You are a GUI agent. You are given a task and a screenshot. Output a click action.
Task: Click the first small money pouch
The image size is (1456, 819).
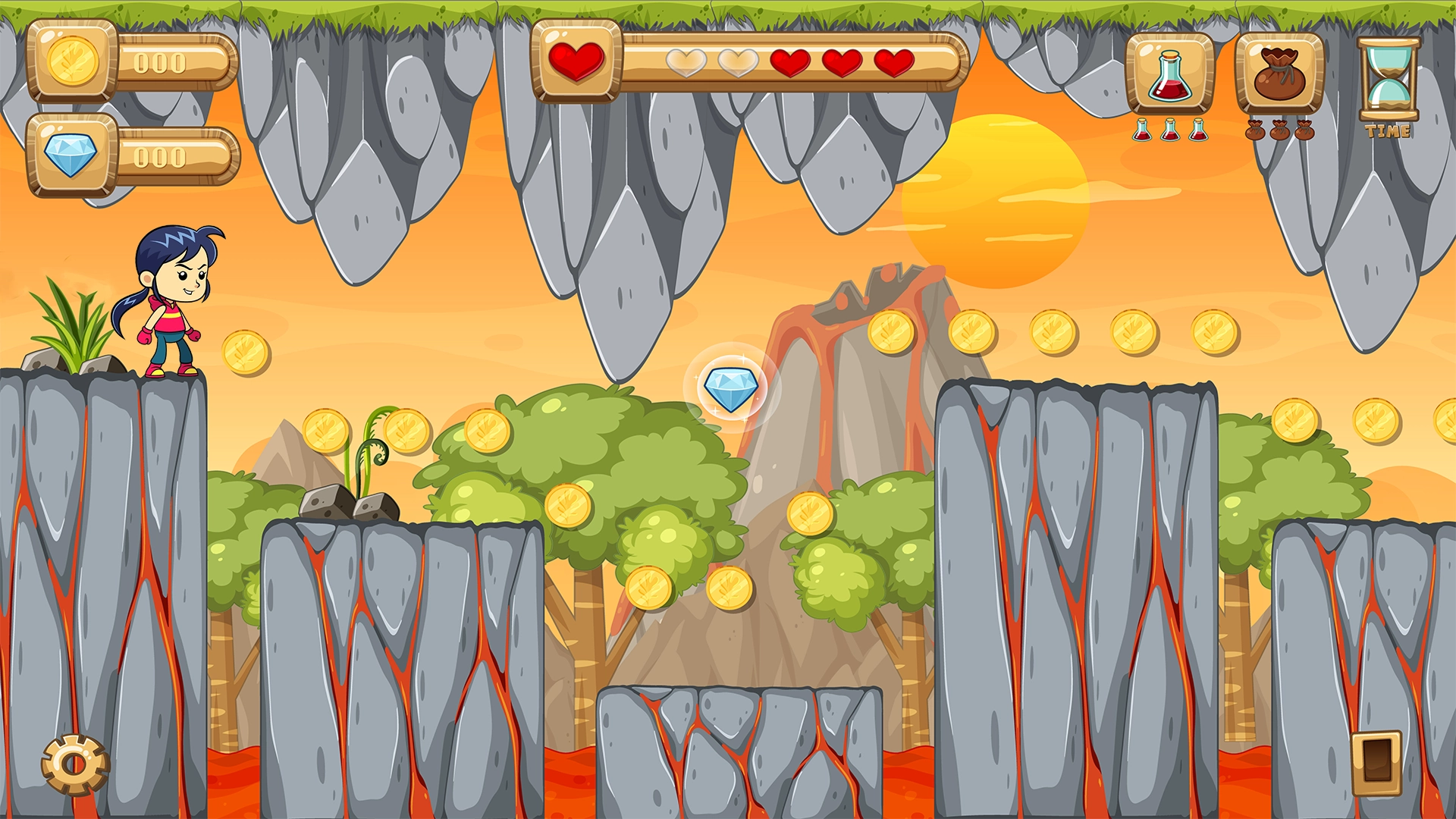click(x=1257, y=130)
